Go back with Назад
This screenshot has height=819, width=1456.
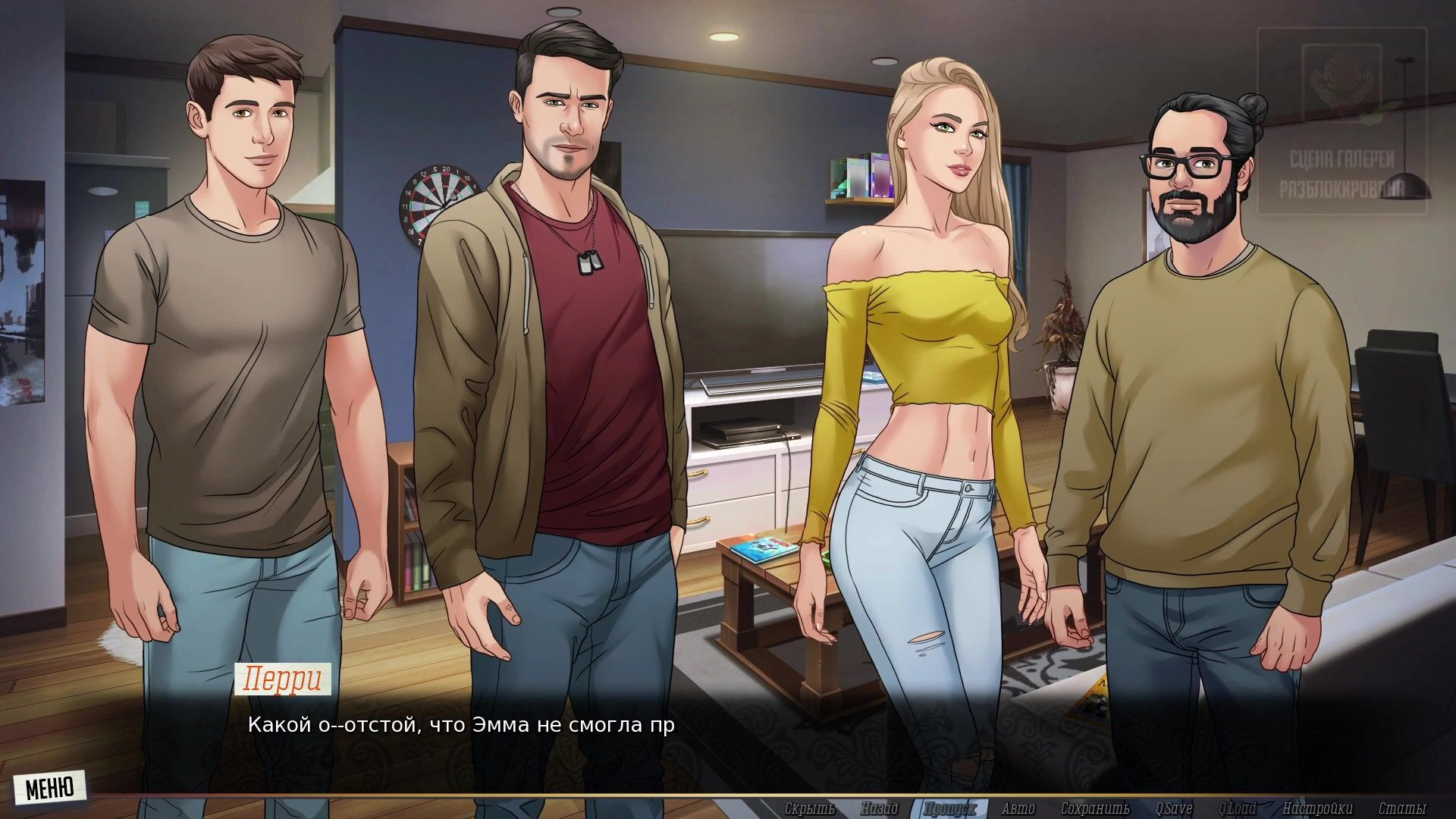pyautogui.click(x=879, y=808)
